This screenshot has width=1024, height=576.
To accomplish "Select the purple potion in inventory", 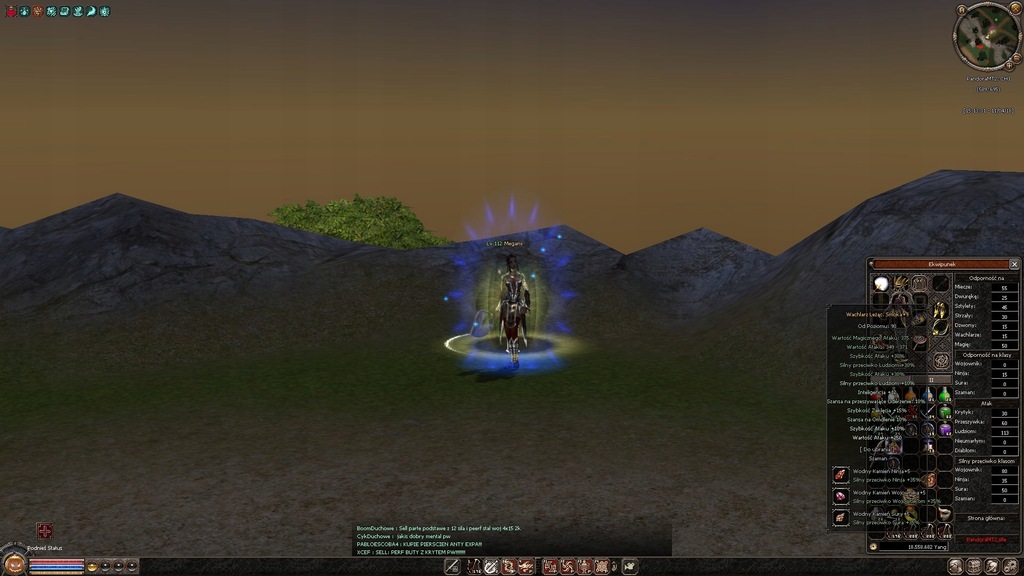I will 944,429.
